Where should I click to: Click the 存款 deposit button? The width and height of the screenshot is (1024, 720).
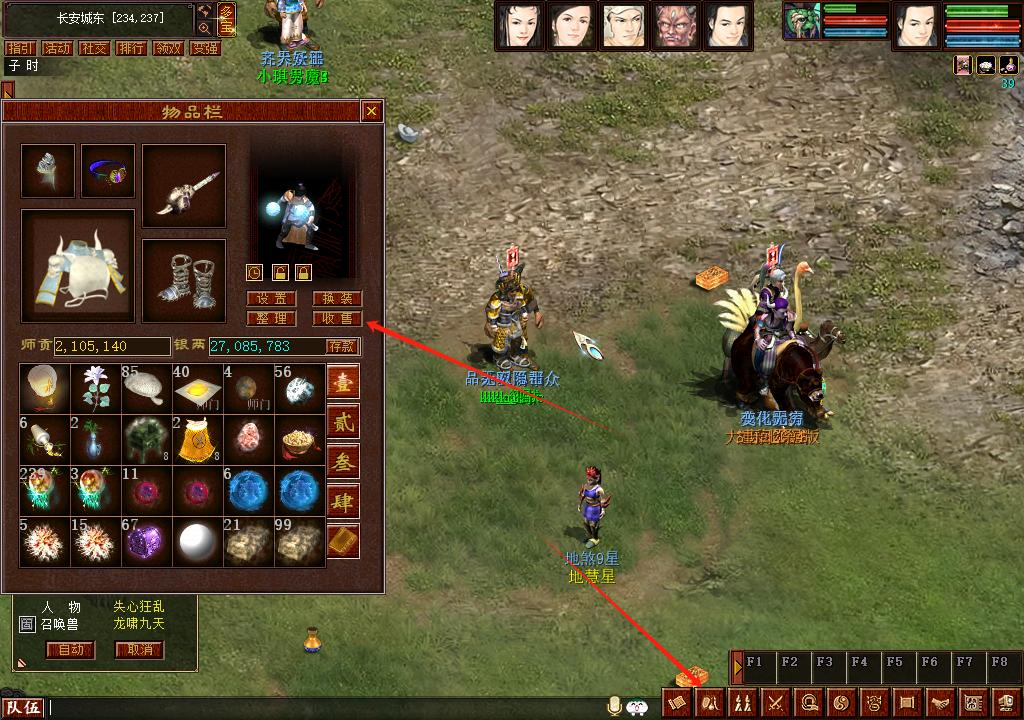tap(341, 347)
